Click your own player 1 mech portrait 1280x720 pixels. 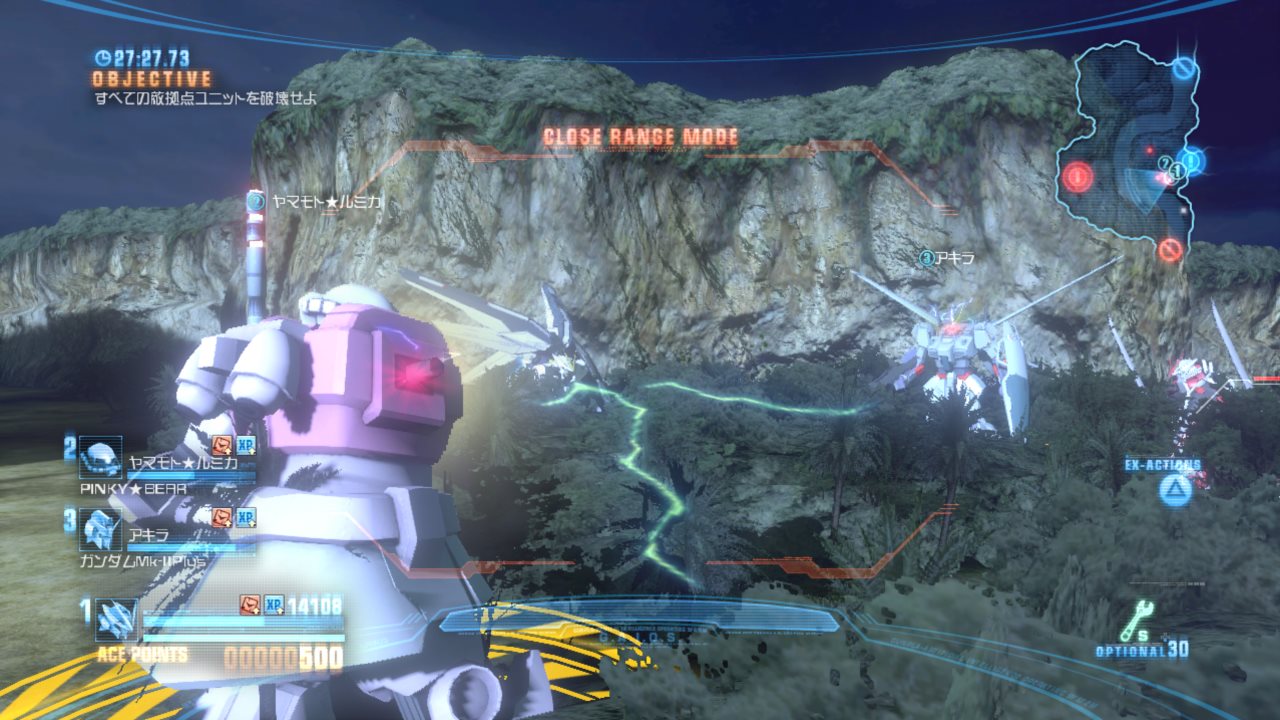116,620
